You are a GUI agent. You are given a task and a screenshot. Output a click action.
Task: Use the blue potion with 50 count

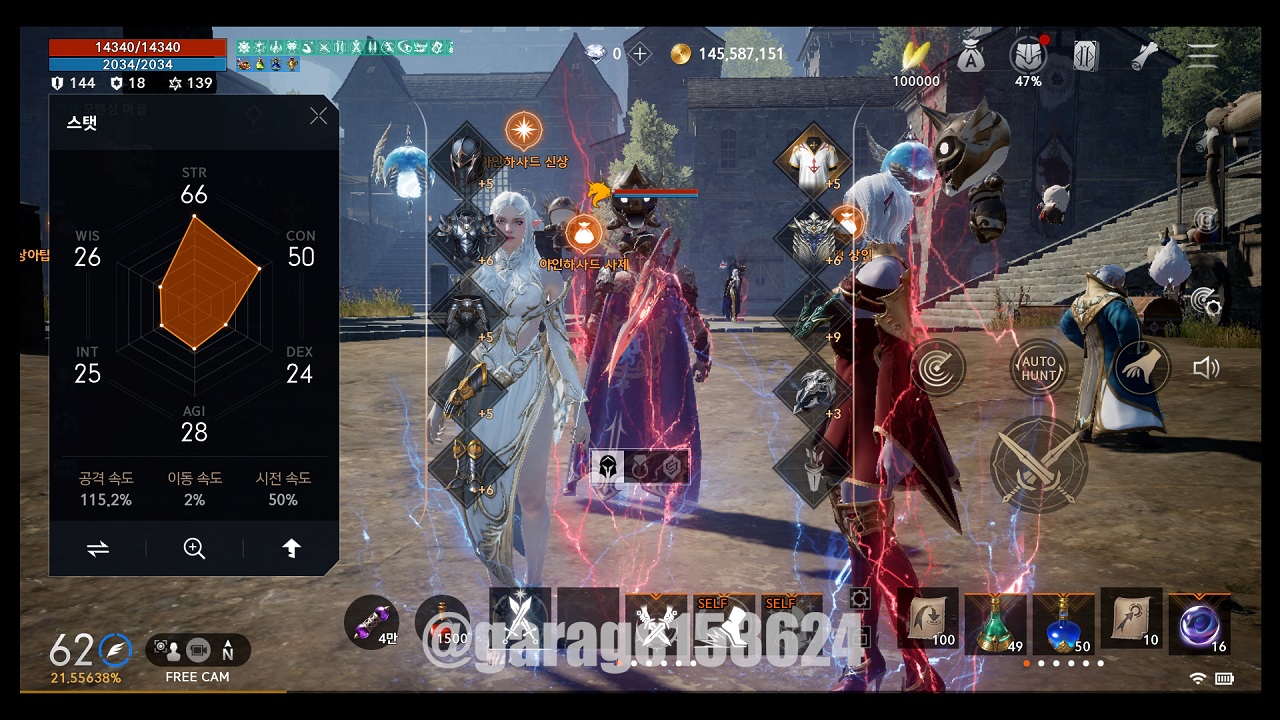[1063, 622]
